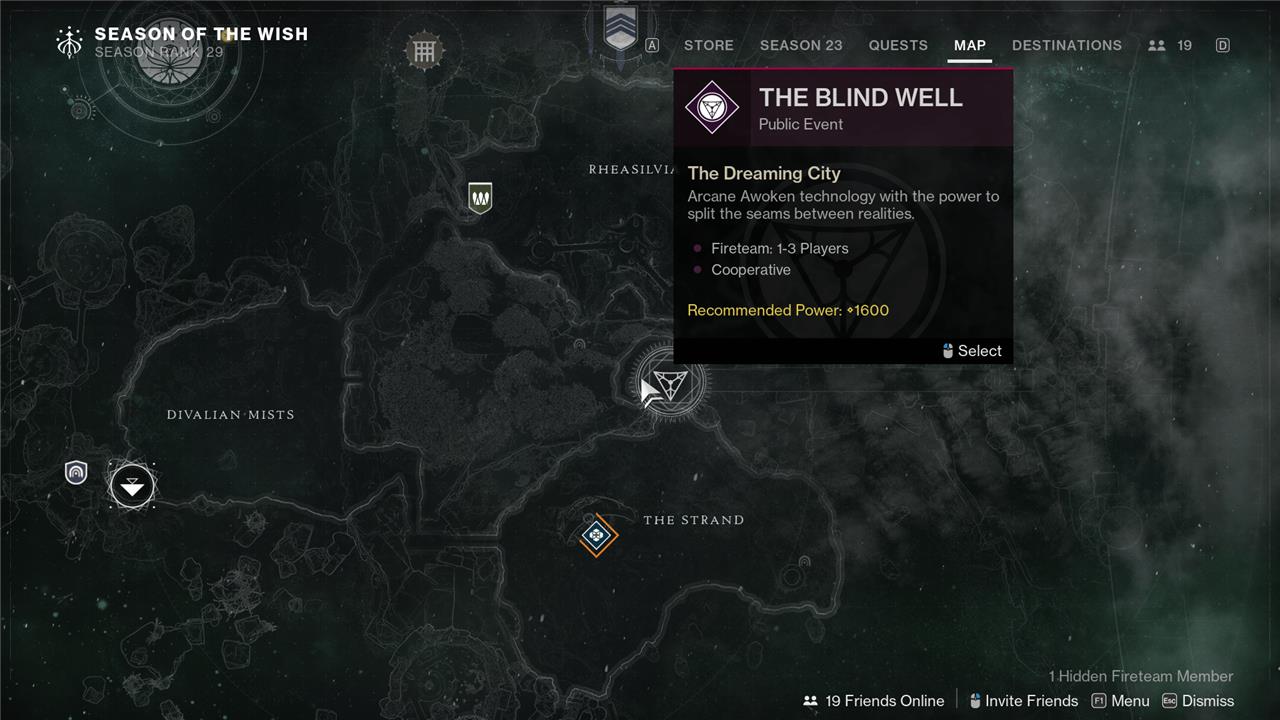
Task: Select the round gate icon at top
Action: [x=424, y=51]
